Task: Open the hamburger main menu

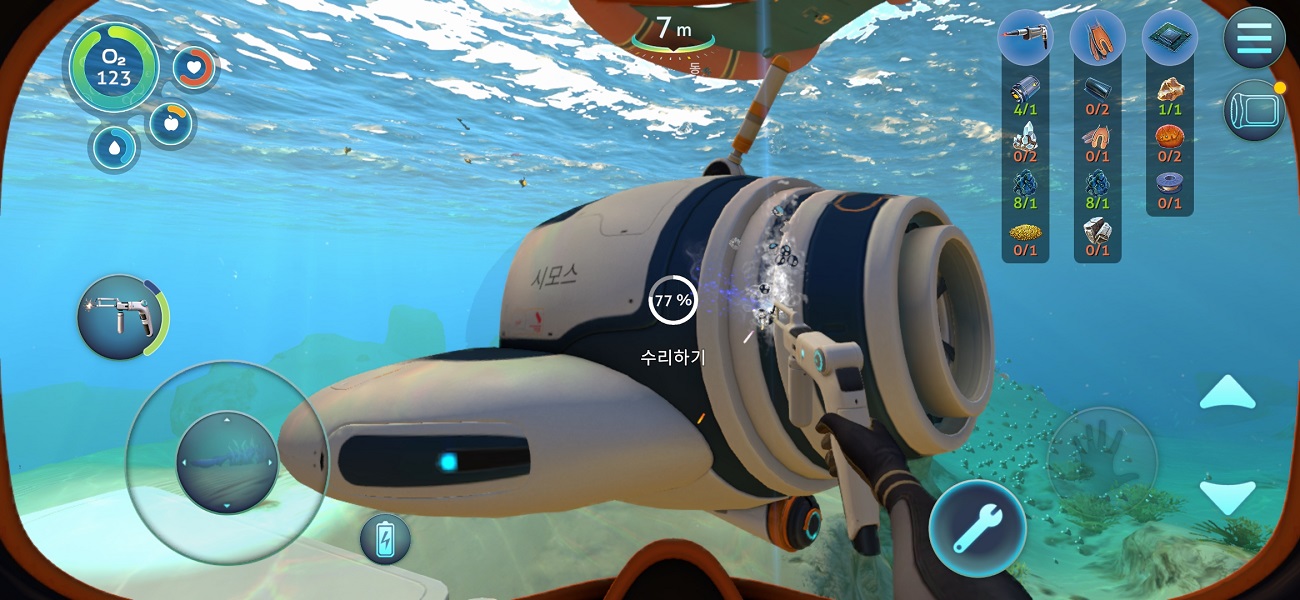Action: tap(1254, 38)
